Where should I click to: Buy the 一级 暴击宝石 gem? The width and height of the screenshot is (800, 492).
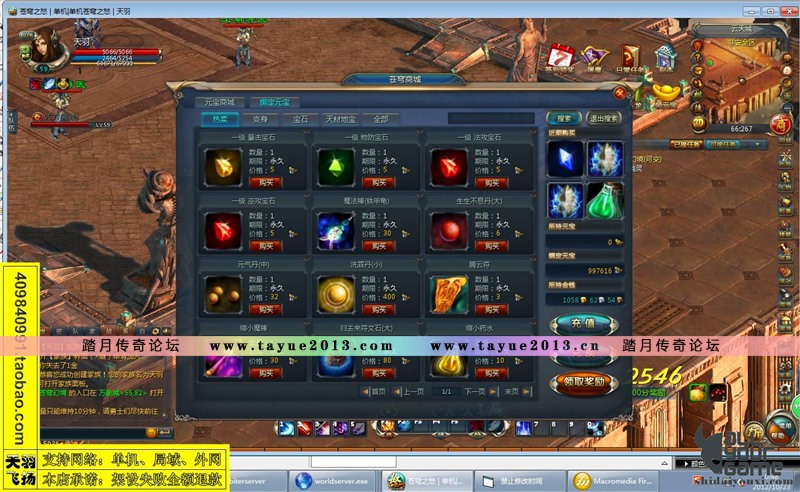(266, 182)
